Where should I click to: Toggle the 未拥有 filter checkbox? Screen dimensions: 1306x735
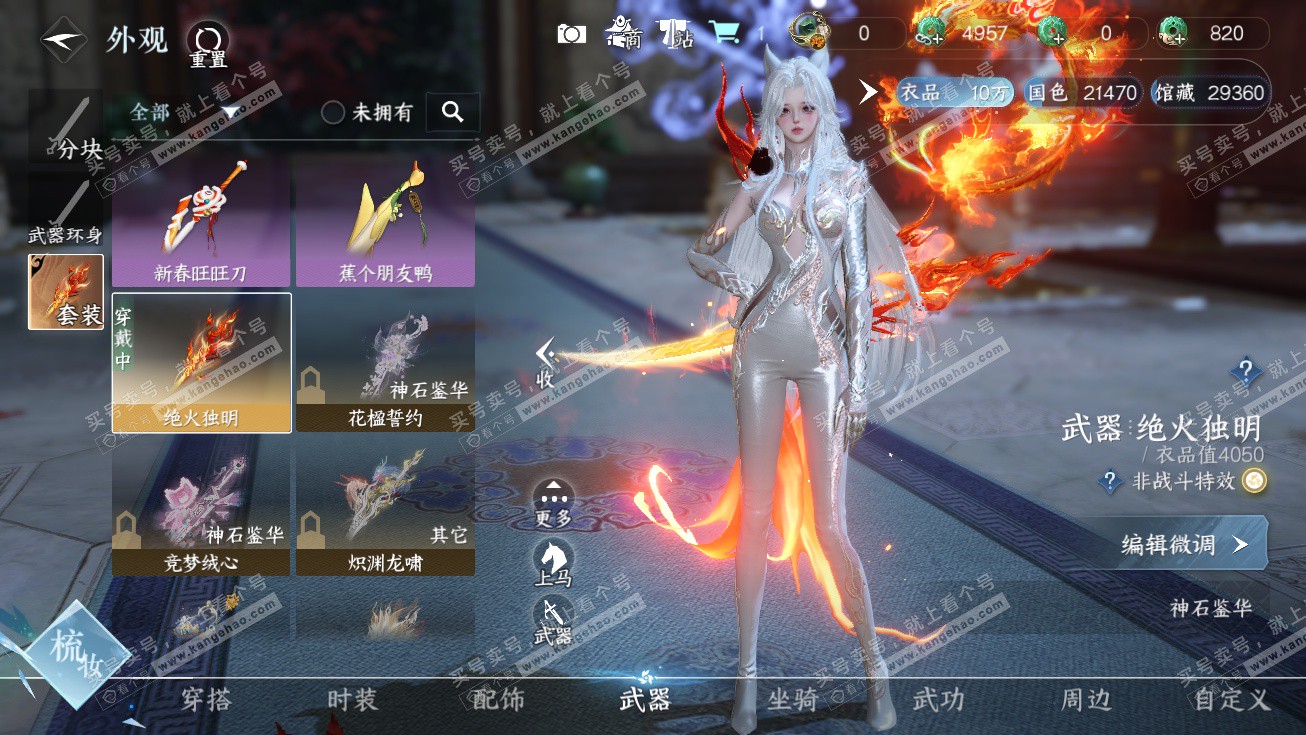[x=333, y=113]
